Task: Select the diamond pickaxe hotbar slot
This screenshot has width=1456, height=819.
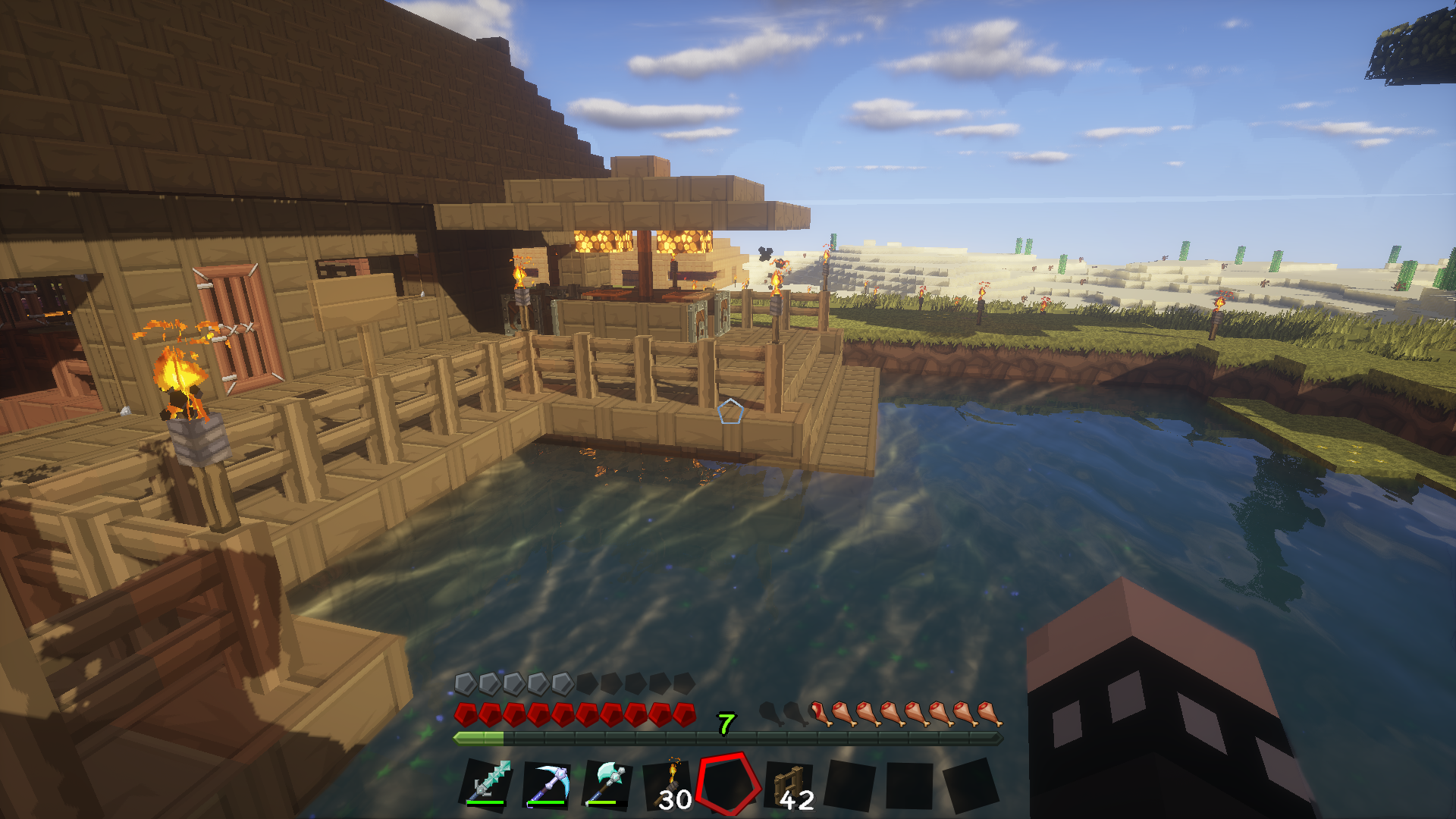Action: coord(547,784)
